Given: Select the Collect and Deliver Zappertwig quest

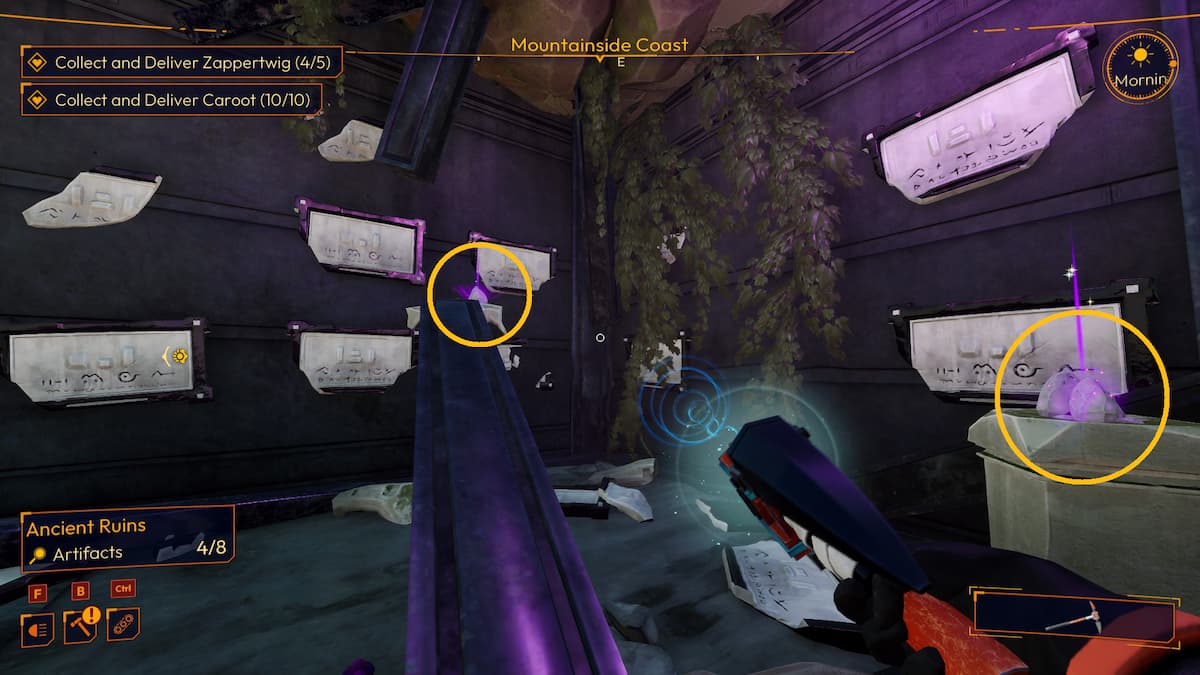Looking at the screenshot, I should coord(181,63).
